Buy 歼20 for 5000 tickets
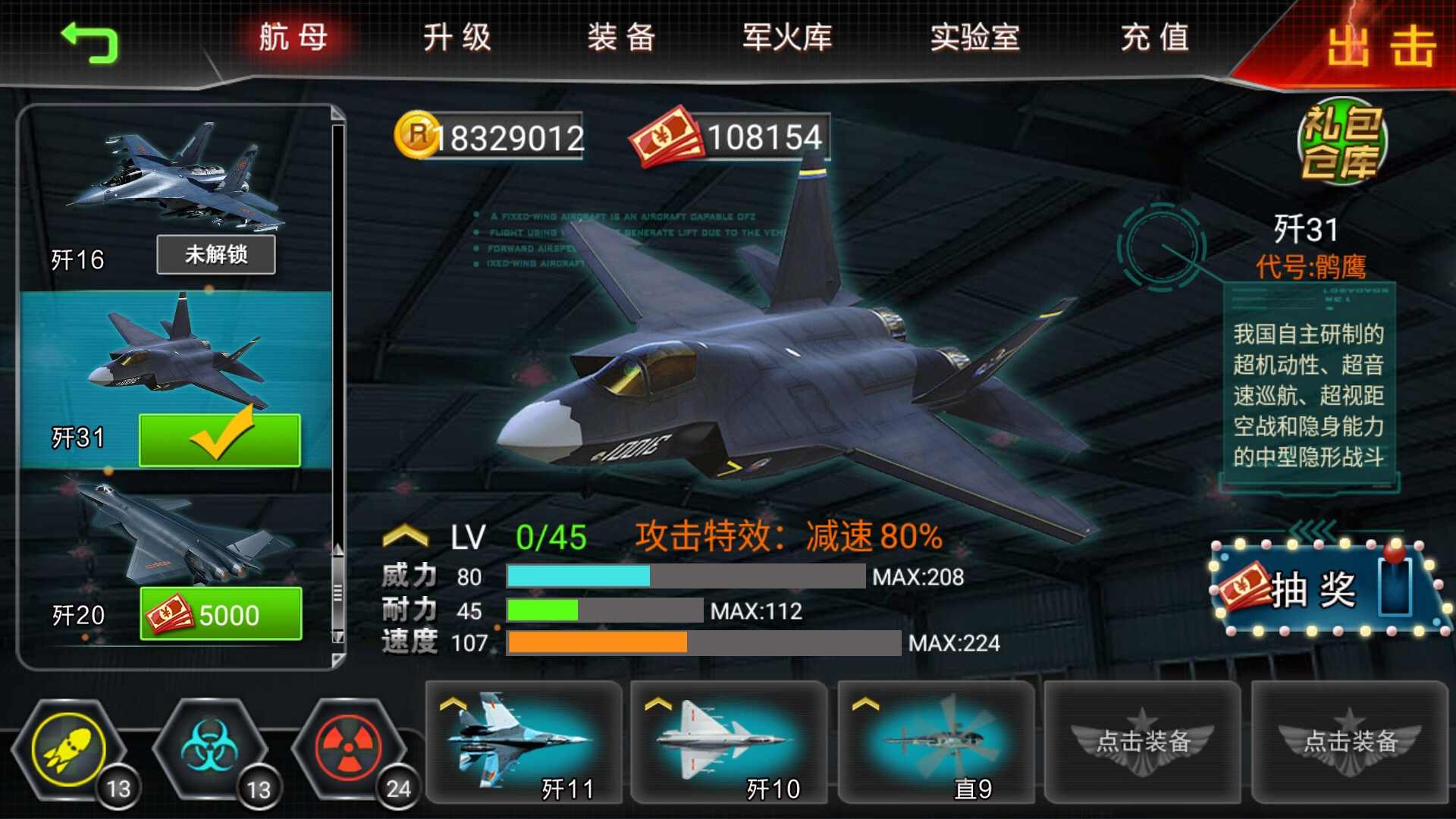Screen dimensions: 1456x819 point(220,614)
